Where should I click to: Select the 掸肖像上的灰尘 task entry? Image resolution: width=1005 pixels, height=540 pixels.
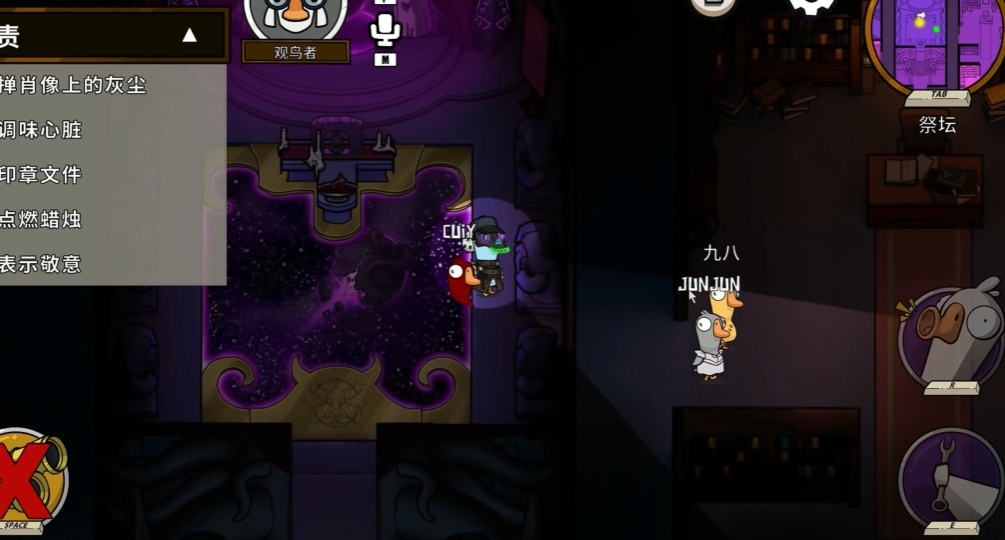tap(74, 86)
